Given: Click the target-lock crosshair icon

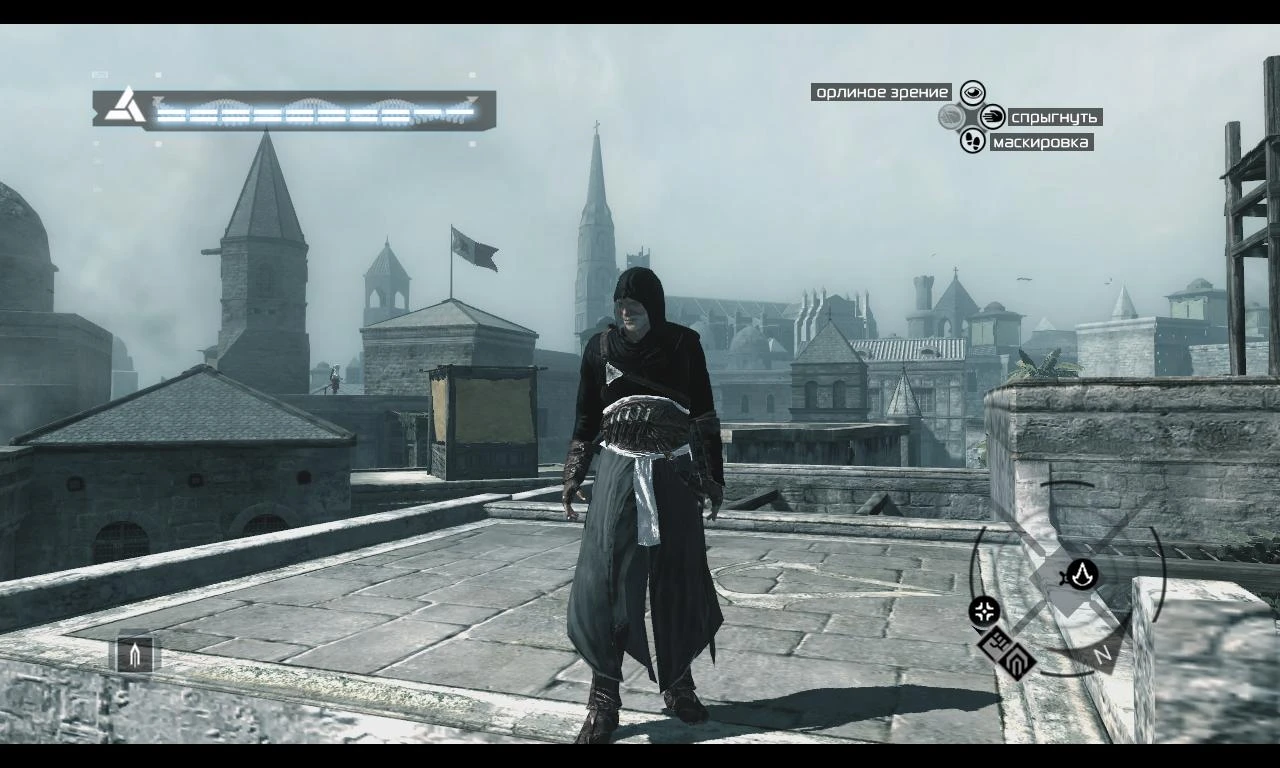Looking at the screenshot, I should [983, 609].
